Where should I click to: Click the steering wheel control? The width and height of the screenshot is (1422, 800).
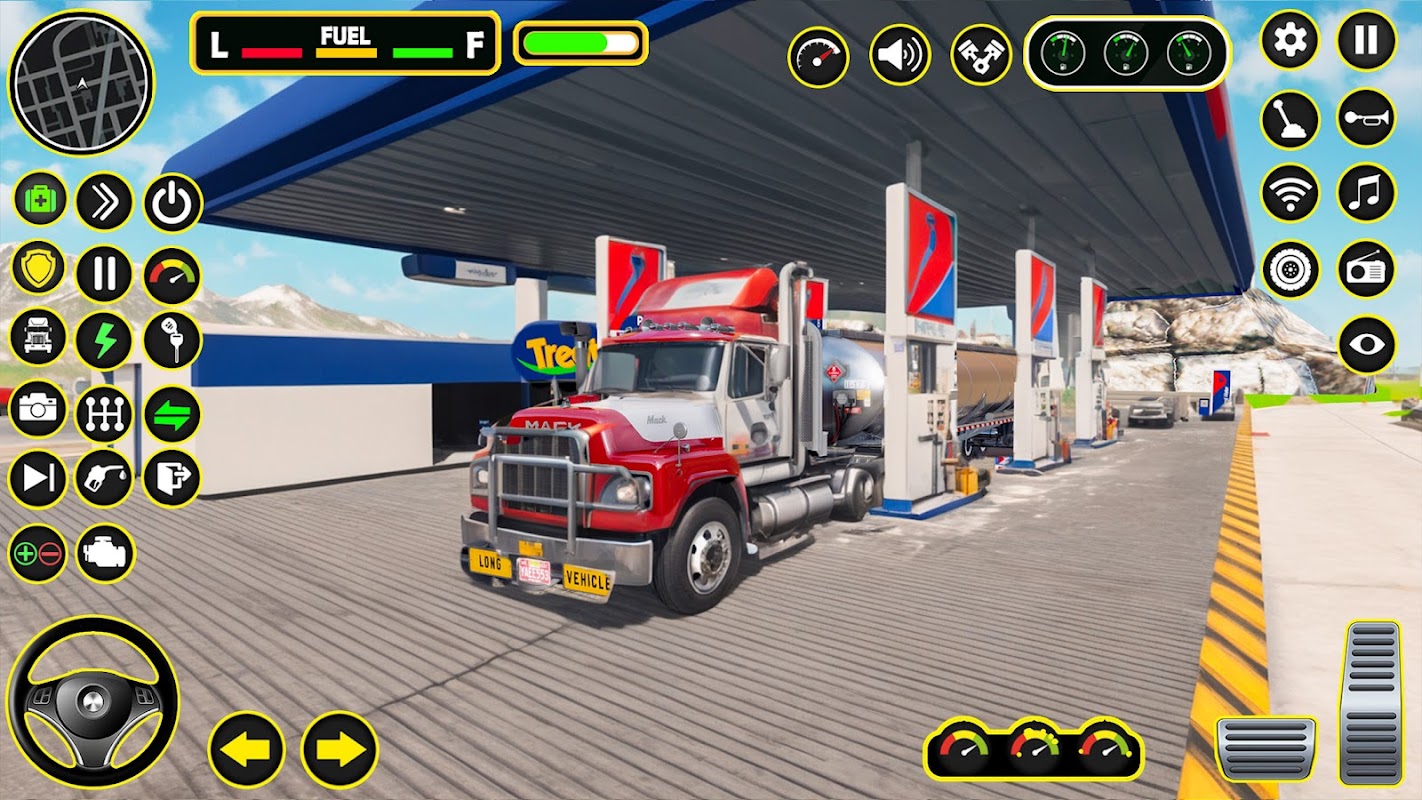pos(92,701)
